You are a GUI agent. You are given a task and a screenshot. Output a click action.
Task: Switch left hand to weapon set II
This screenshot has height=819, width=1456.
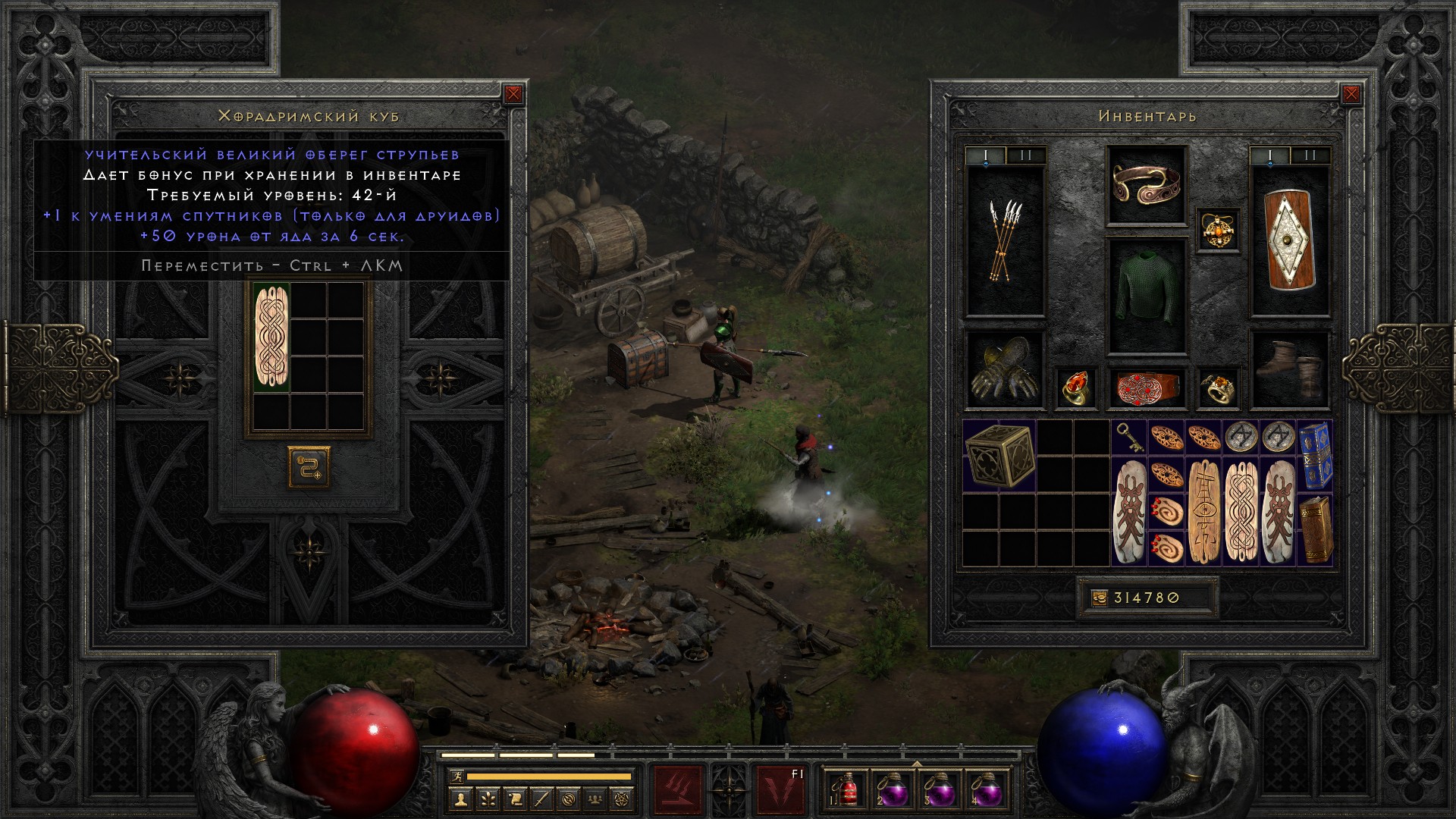tap(1026, 155)
